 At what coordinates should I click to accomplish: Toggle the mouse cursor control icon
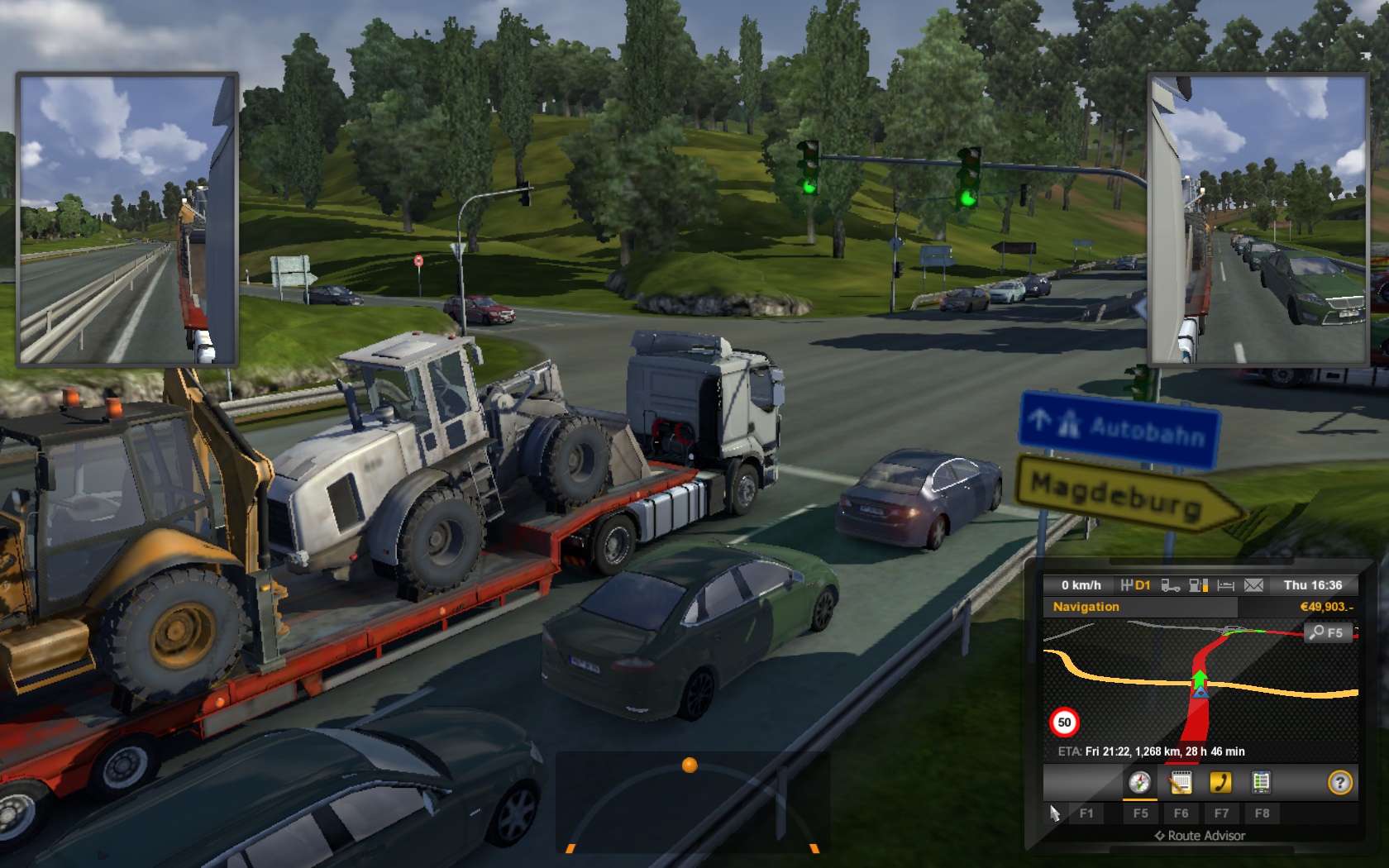click(x=1054, y=813)
